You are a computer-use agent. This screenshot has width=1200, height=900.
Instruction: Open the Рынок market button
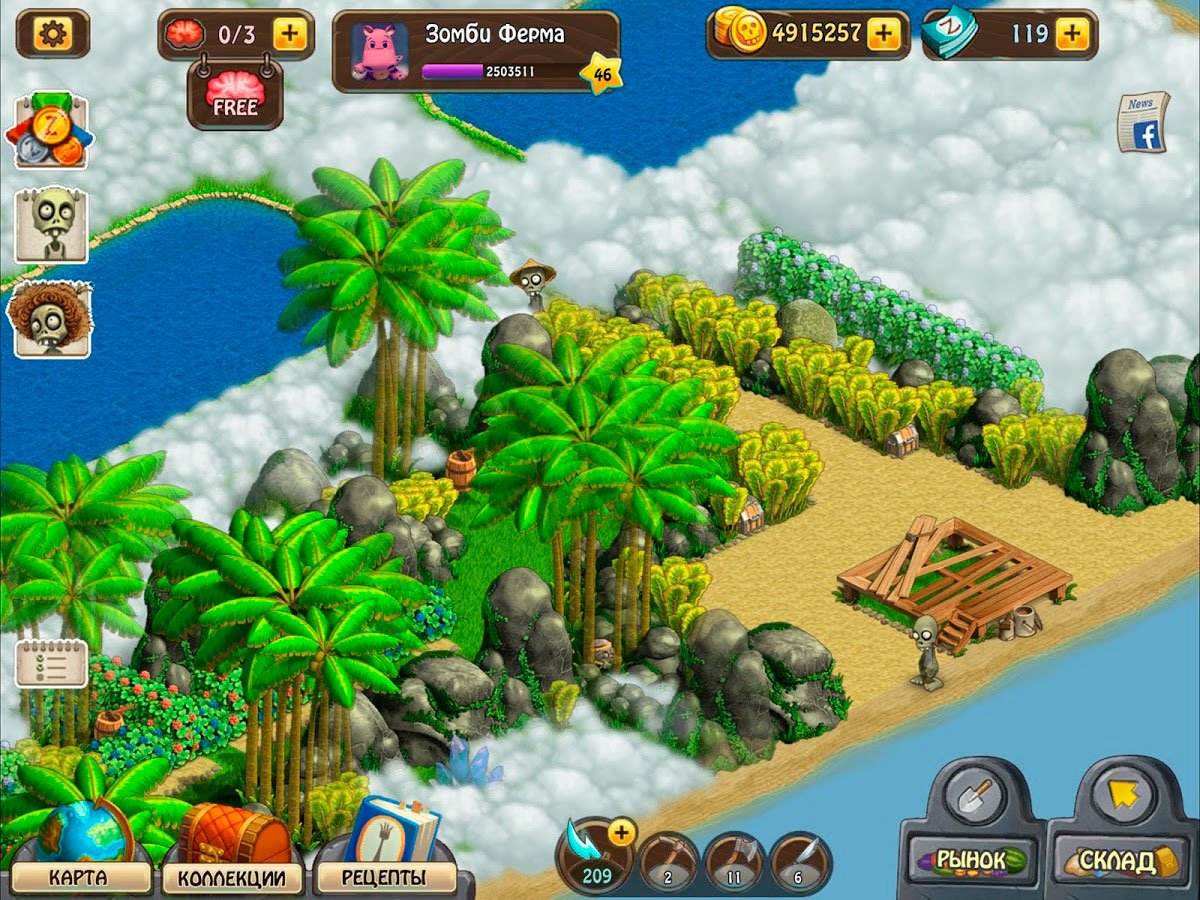point(972,860)
